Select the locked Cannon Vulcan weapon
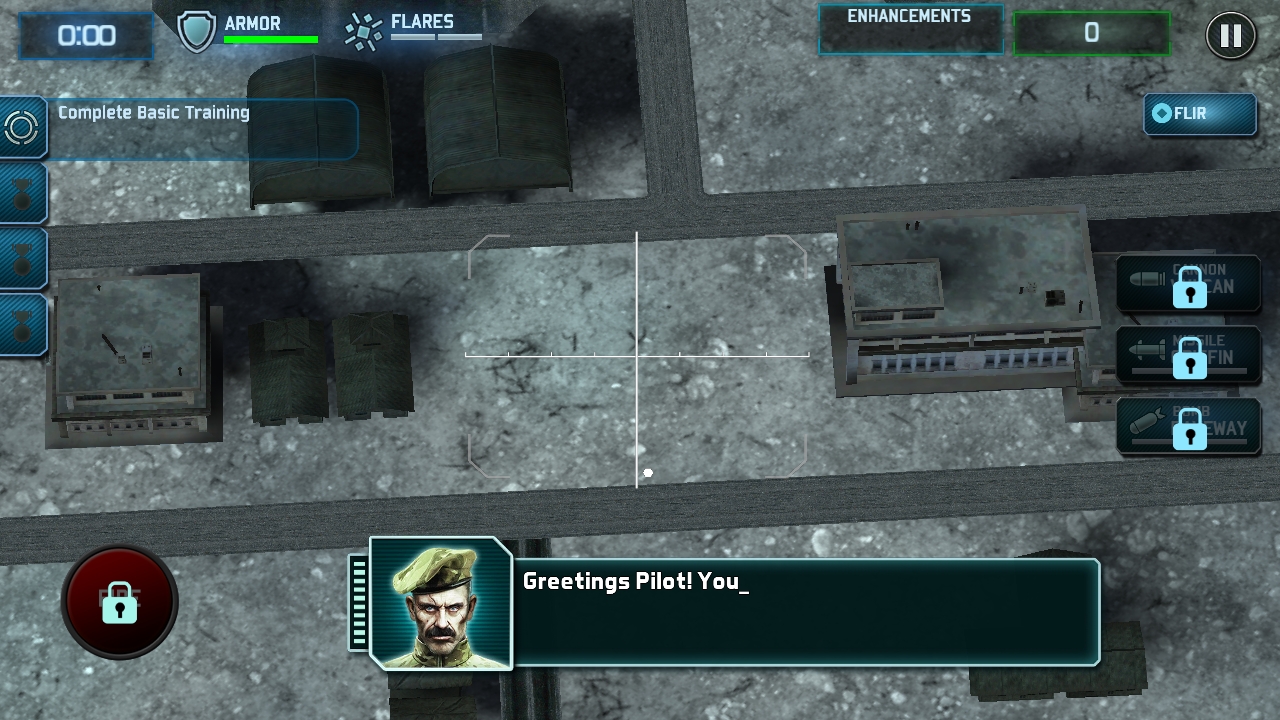The height and width of the screenshot is (720, 1280). click(1188, 283)
